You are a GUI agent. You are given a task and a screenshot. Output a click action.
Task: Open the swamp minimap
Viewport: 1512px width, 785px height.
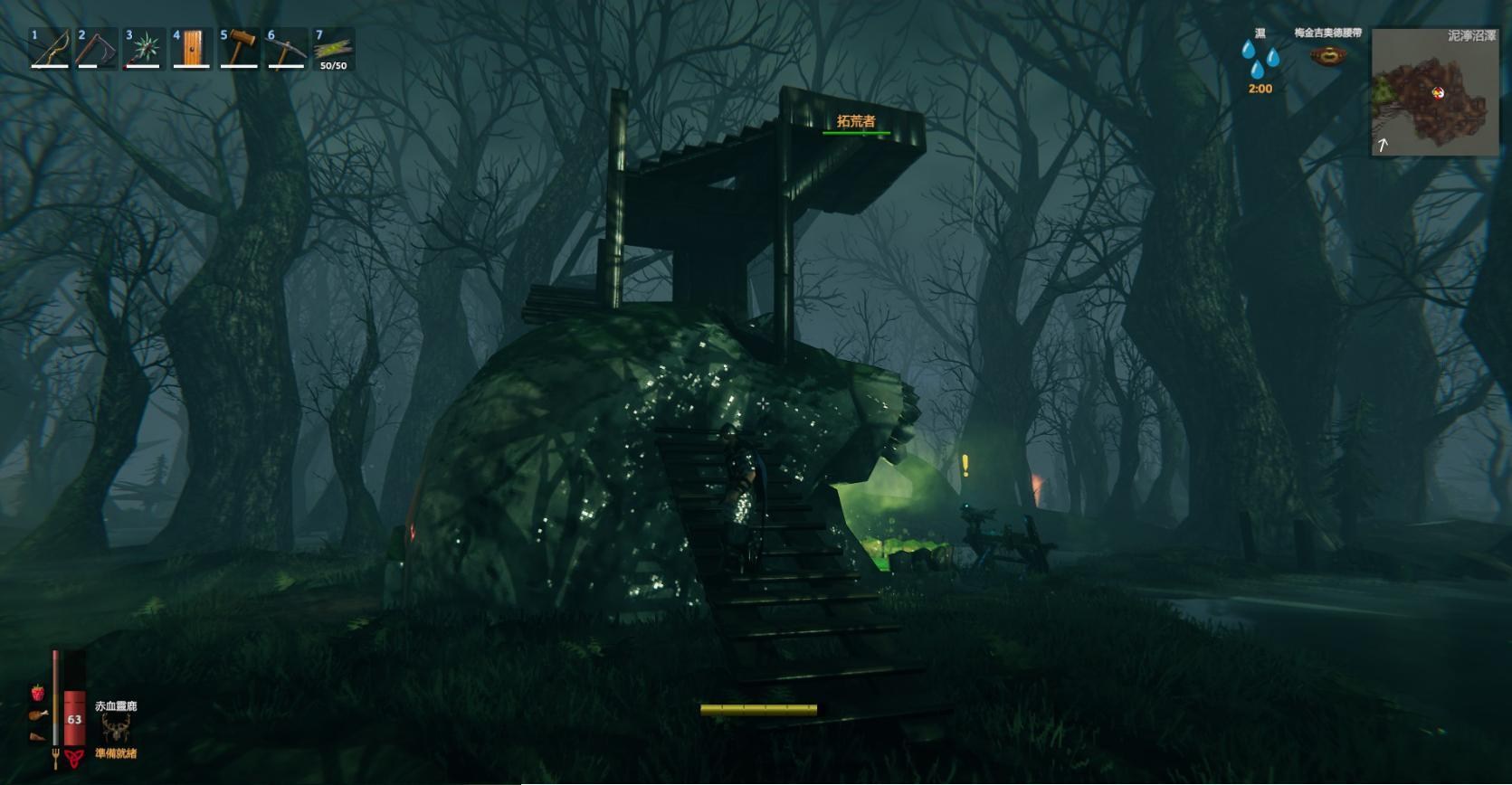[x=1434, y=92]
